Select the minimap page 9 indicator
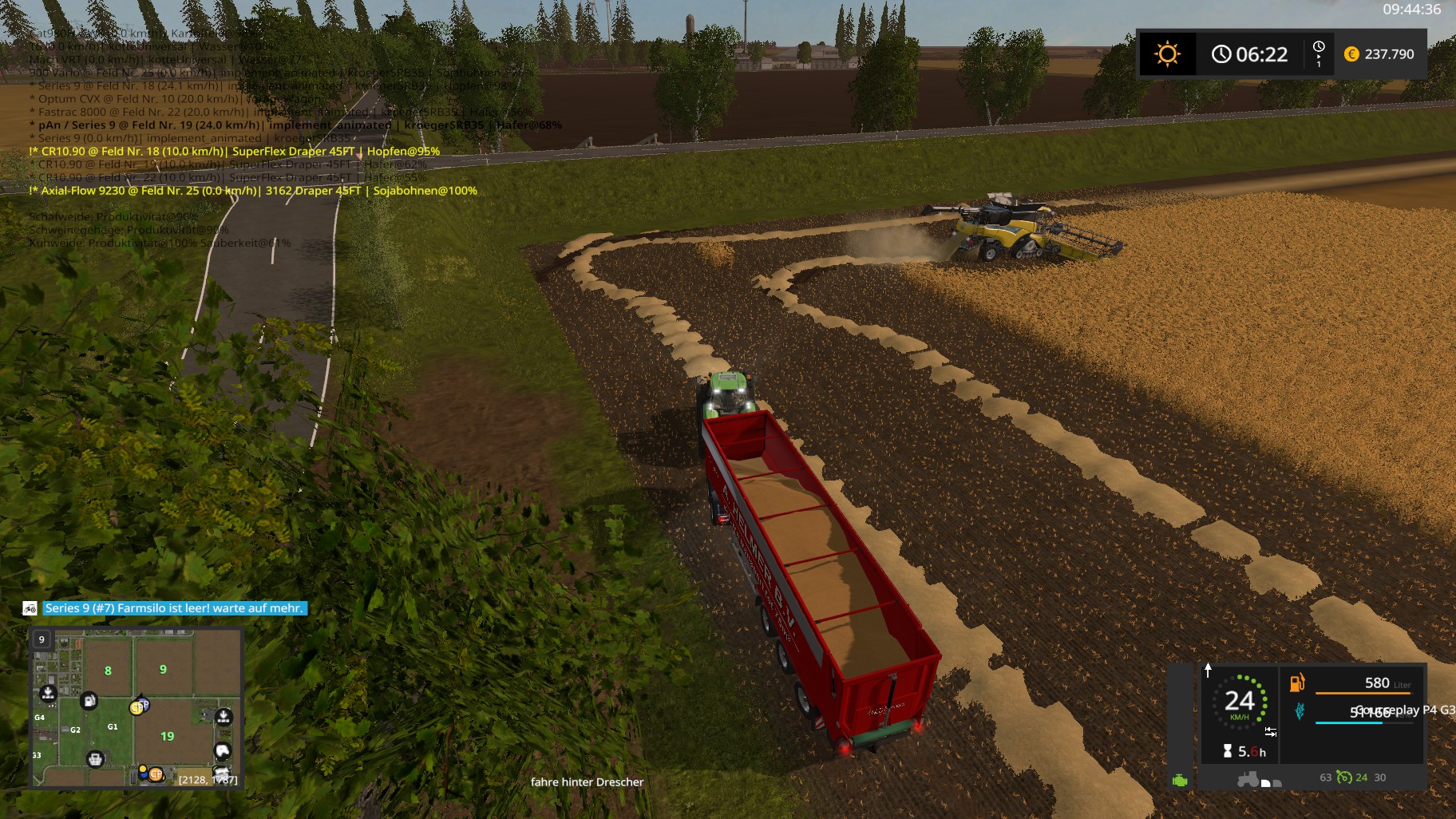The width and height of the screenshot is (1456, 819). point(42,639)
